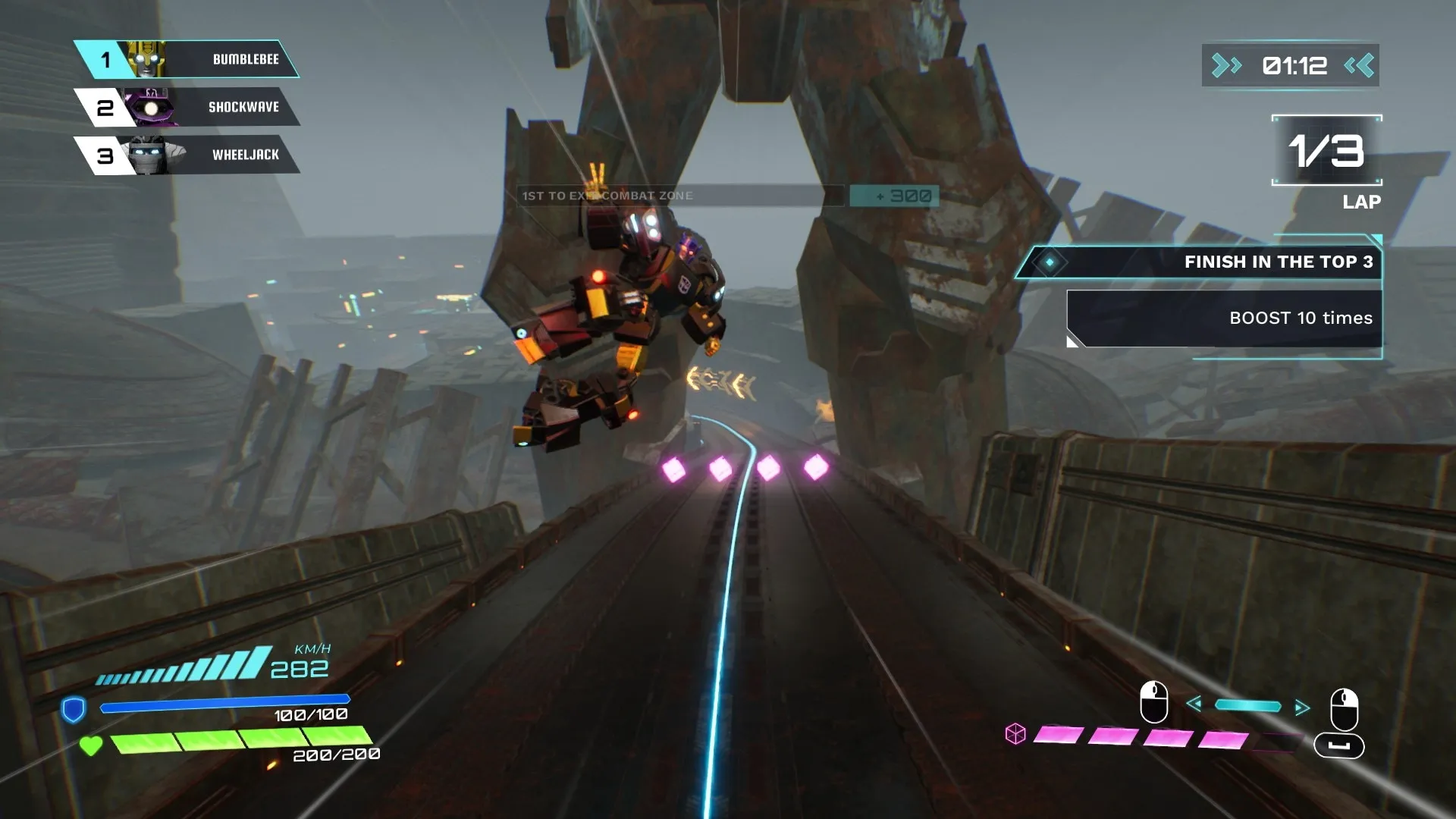Image resolution: width=1456 pixels, height=819 pixels.
Task: Click the blue shield icon
Action: [x=73, y=710]
